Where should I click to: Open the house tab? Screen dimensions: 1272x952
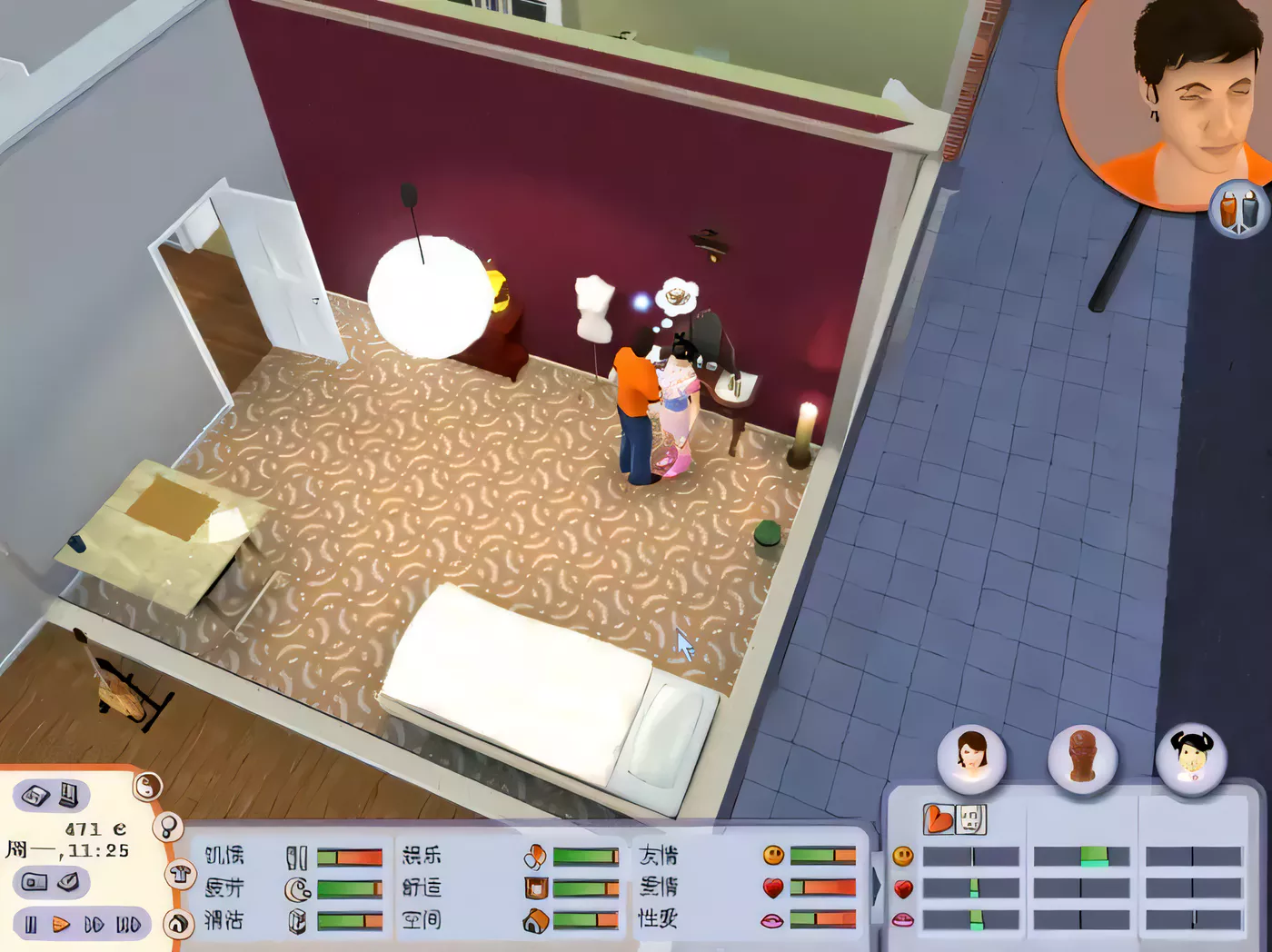[179, 924]
